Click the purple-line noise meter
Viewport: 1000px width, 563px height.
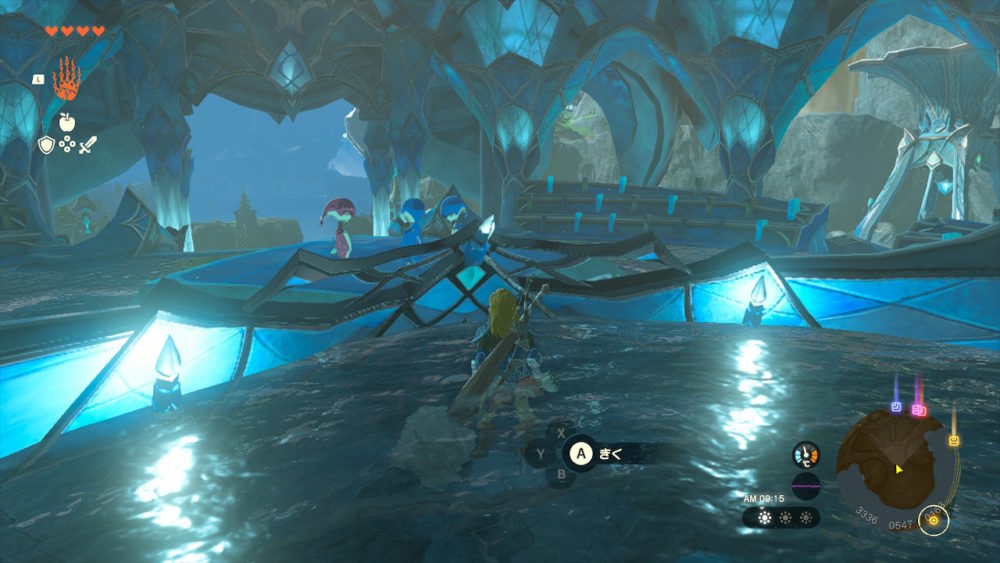click(805, 488)
